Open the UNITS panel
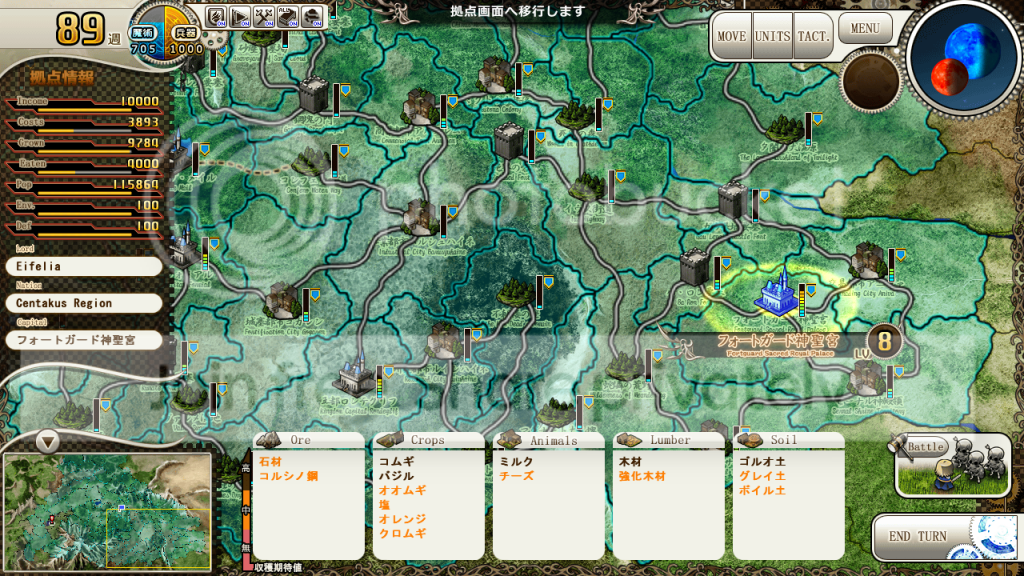1024x576 pixels. tap(772, 37)
